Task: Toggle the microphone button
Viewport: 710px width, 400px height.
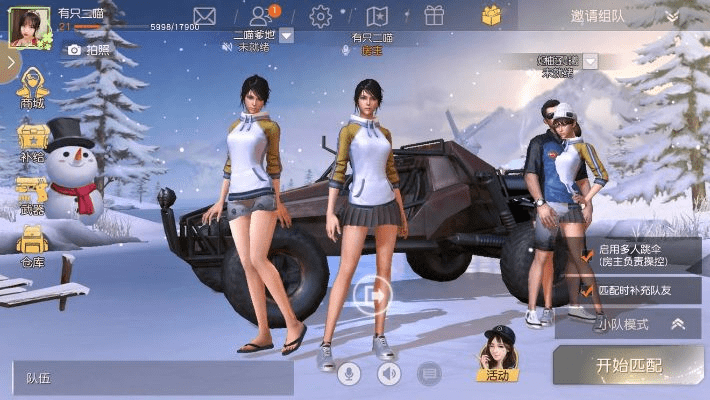Action: pyautogui.click(x=349, y=374)
